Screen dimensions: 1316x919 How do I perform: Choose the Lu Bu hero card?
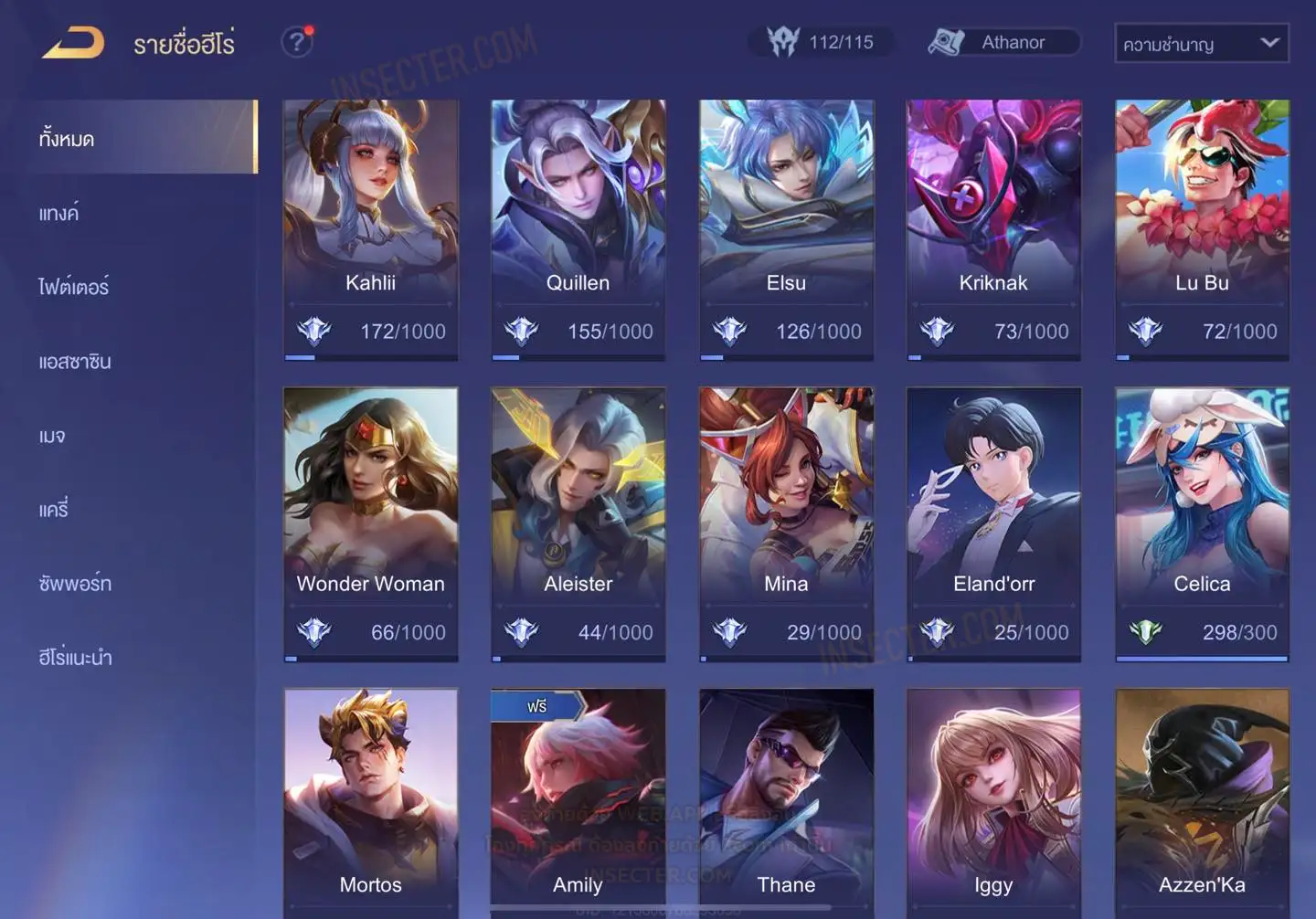(1202, 228)
